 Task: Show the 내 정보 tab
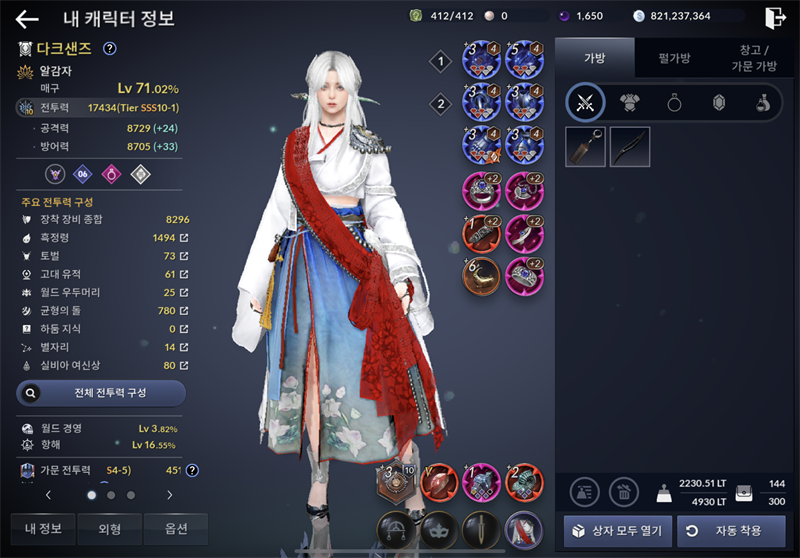43,528
